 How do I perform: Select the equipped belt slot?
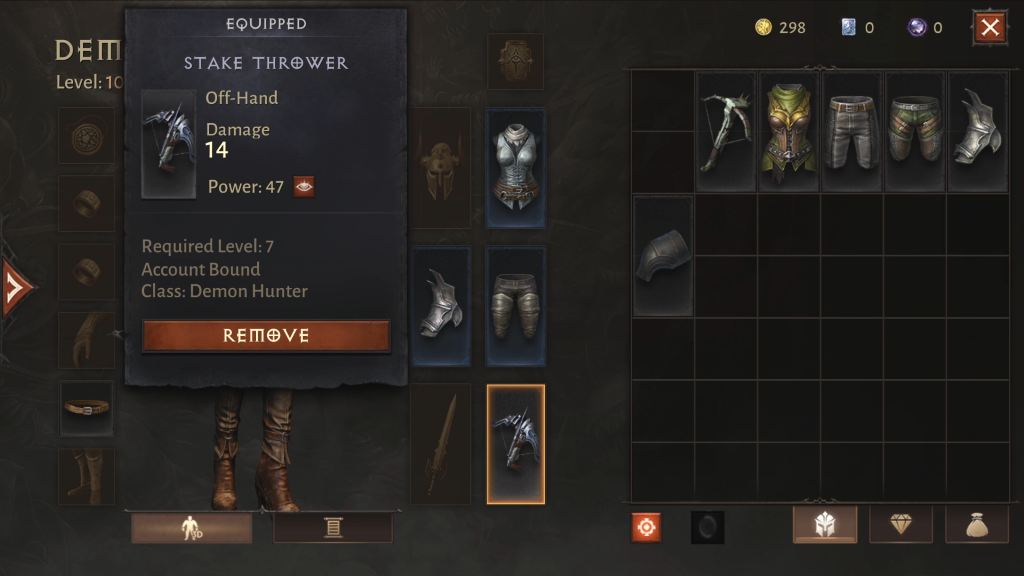[x=86, y=408]
